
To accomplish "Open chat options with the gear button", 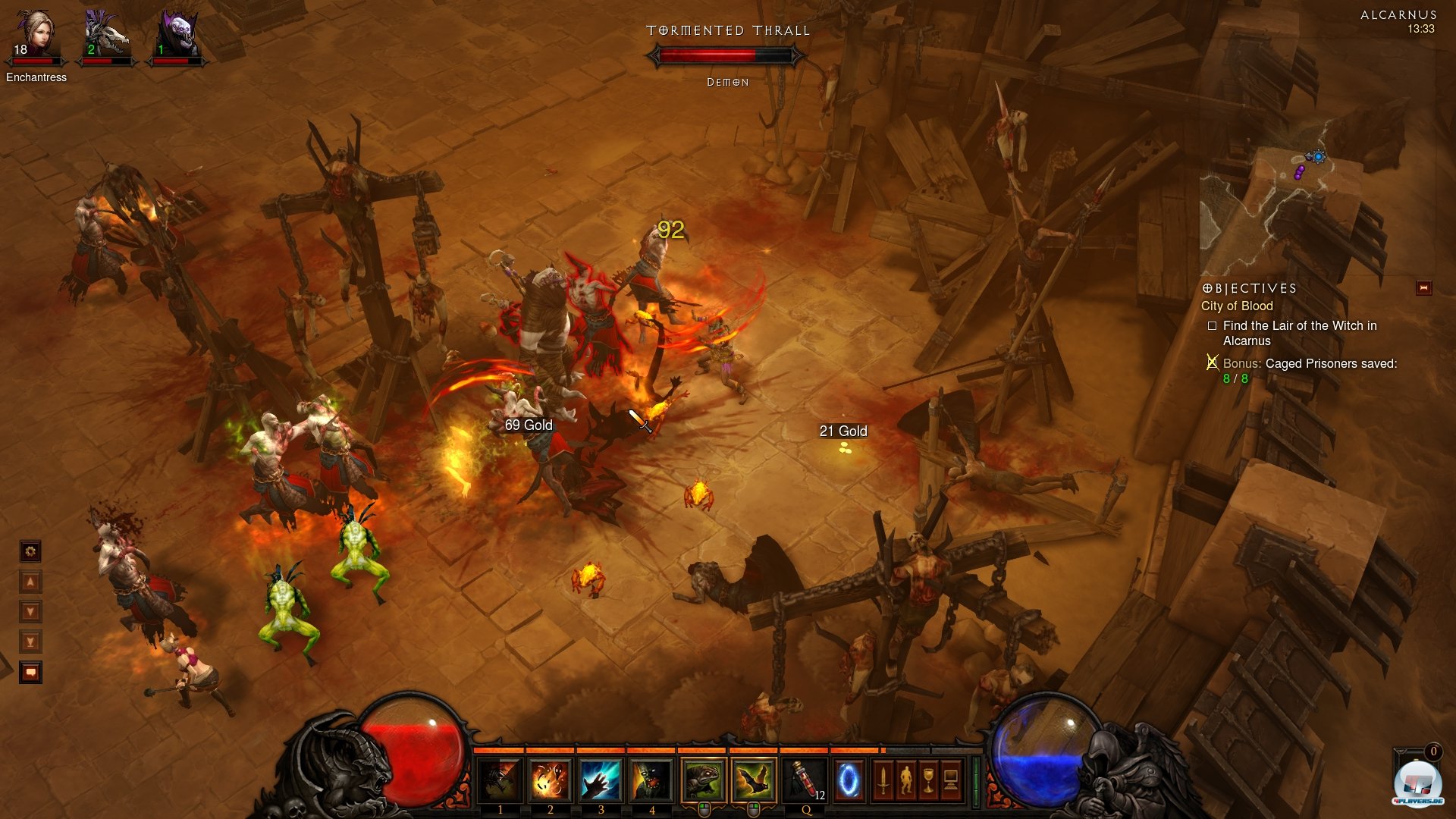I will click(x=30, y=551).
